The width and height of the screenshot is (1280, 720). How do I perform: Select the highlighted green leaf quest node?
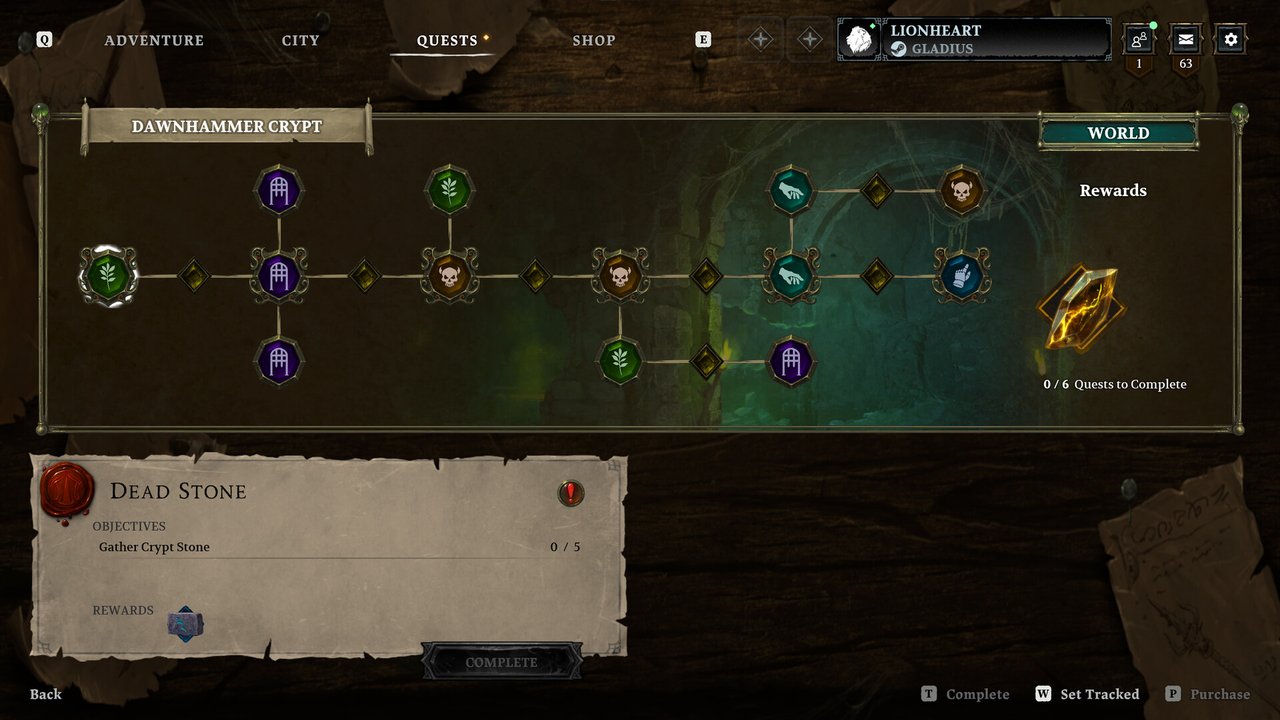pos(108,275)
